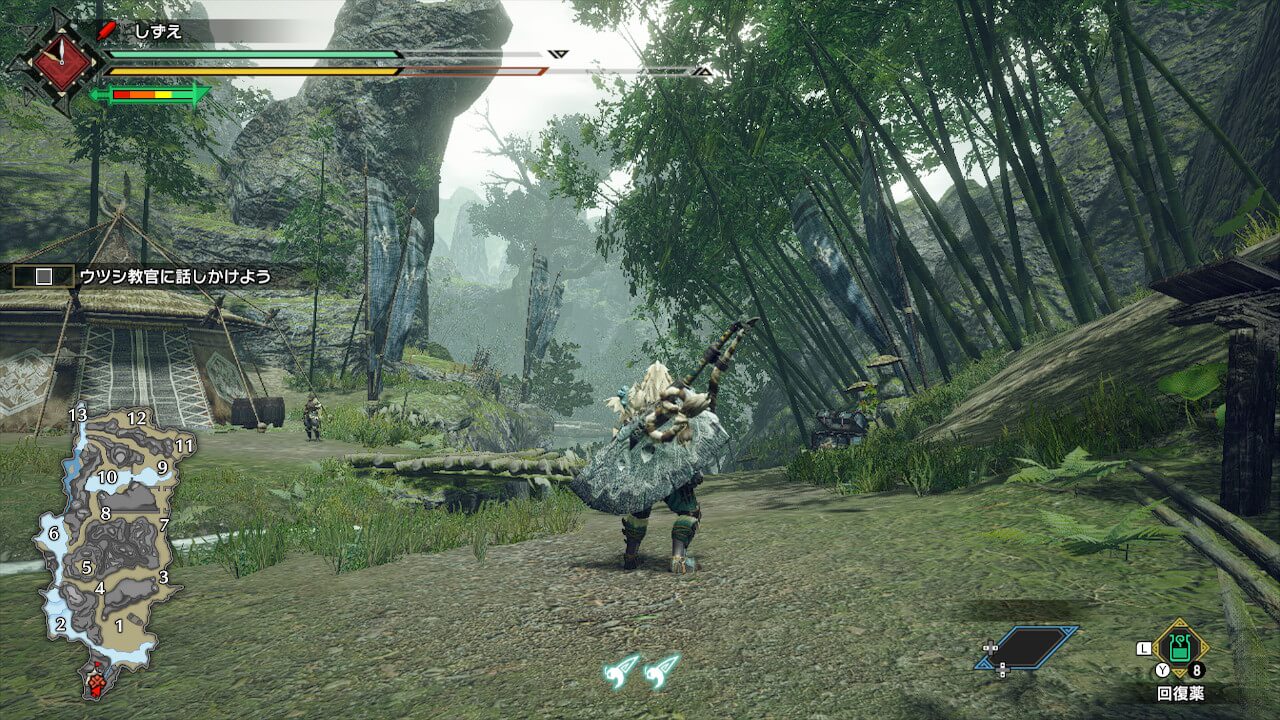Select area 1 on the minimap

(x=119, y=626)
